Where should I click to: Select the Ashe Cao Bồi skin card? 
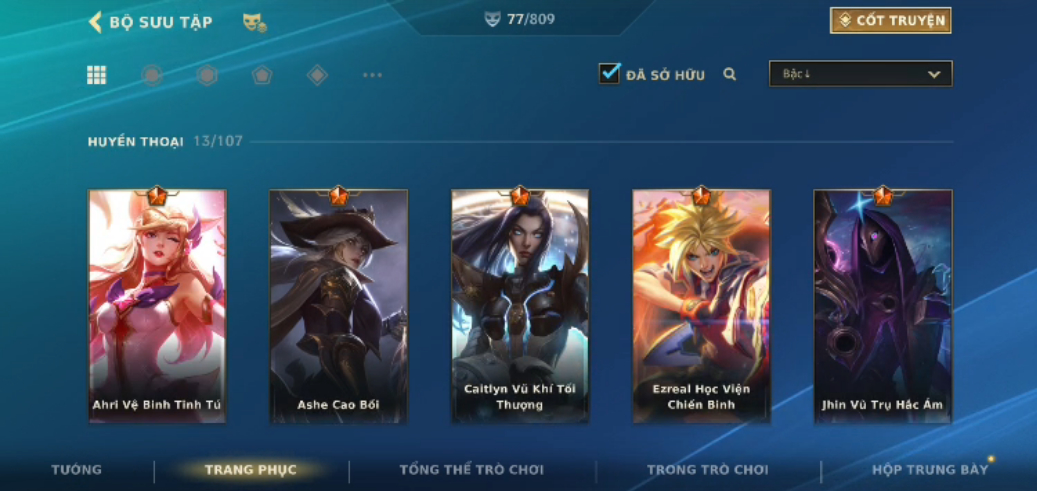338,305
